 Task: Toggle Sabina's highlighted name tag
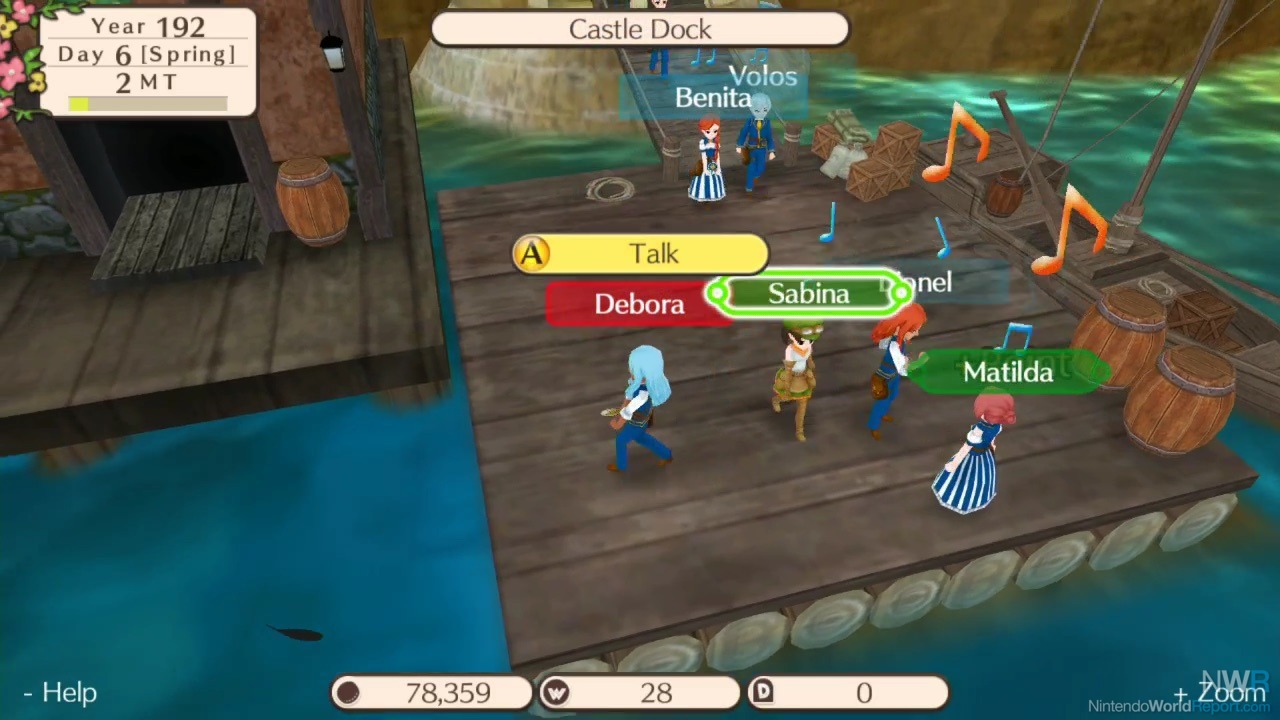coord(808,293)
